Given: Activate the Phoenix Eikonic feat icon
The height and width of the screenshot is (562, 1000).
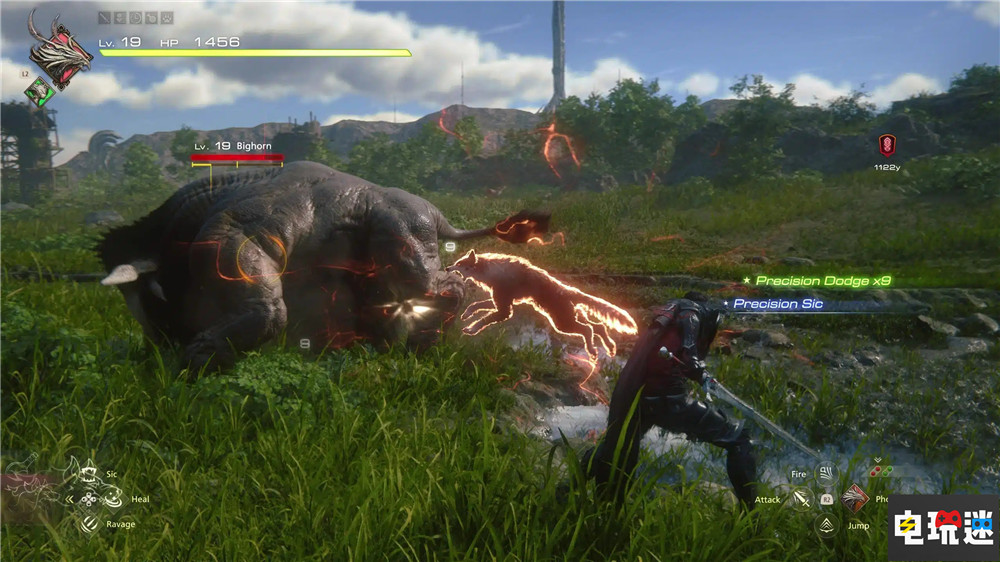Looking at the screenshot, I should [855, 497].
